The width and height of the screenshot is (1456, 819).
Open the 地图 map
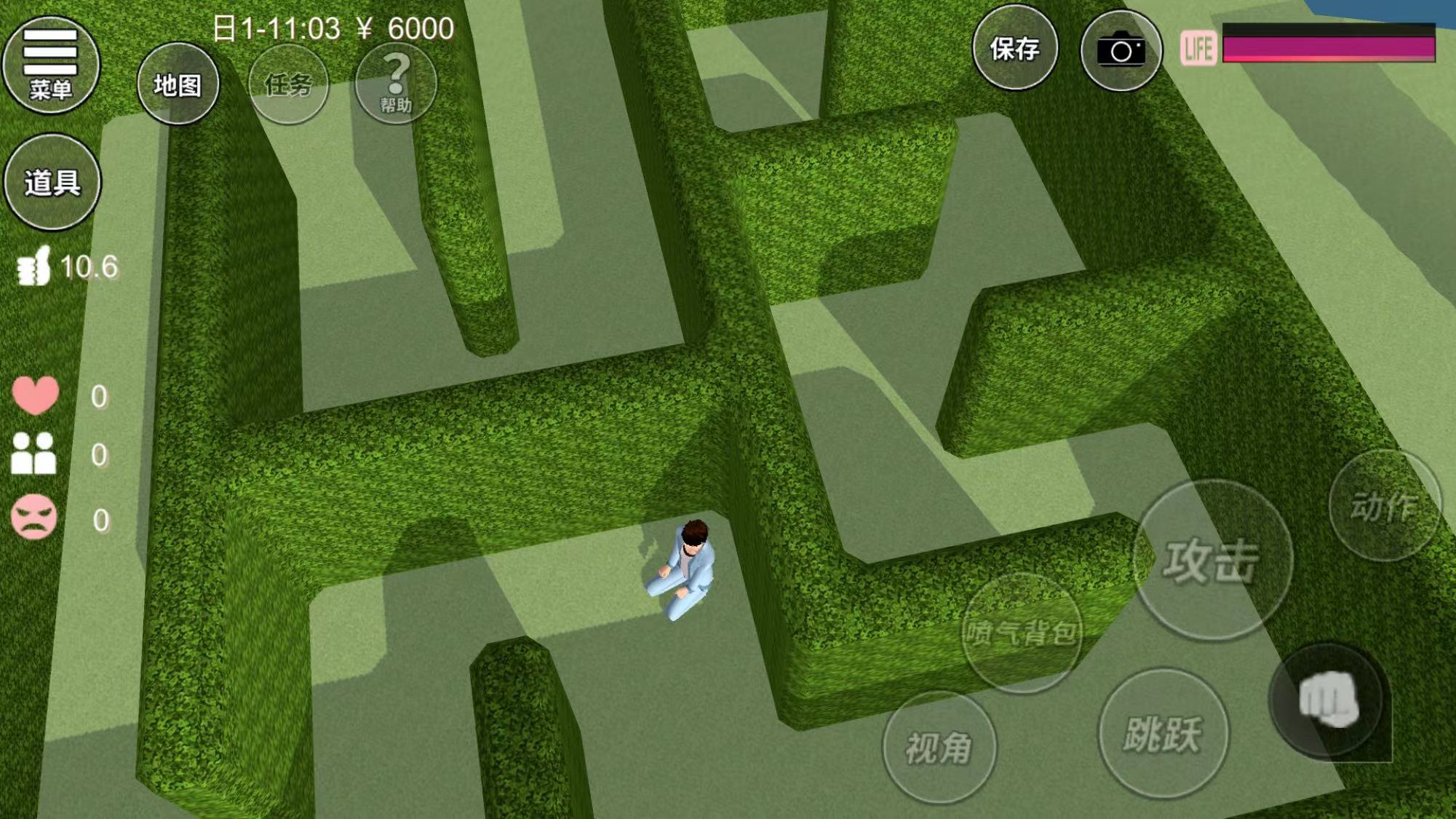coord(178,84)
